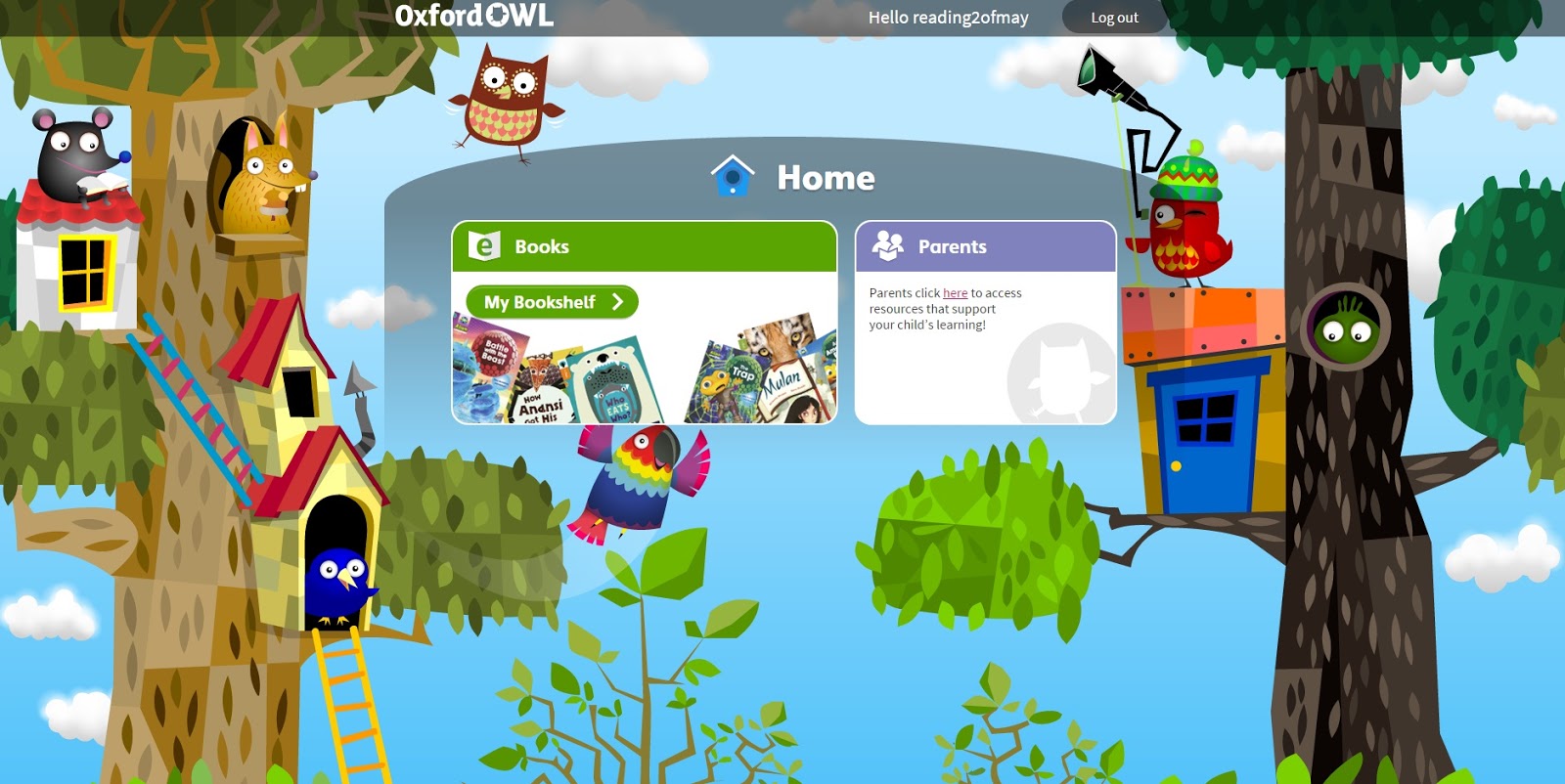1565x784 pixels.
Task: Click the Log out button
Action: coord(1114,17)
